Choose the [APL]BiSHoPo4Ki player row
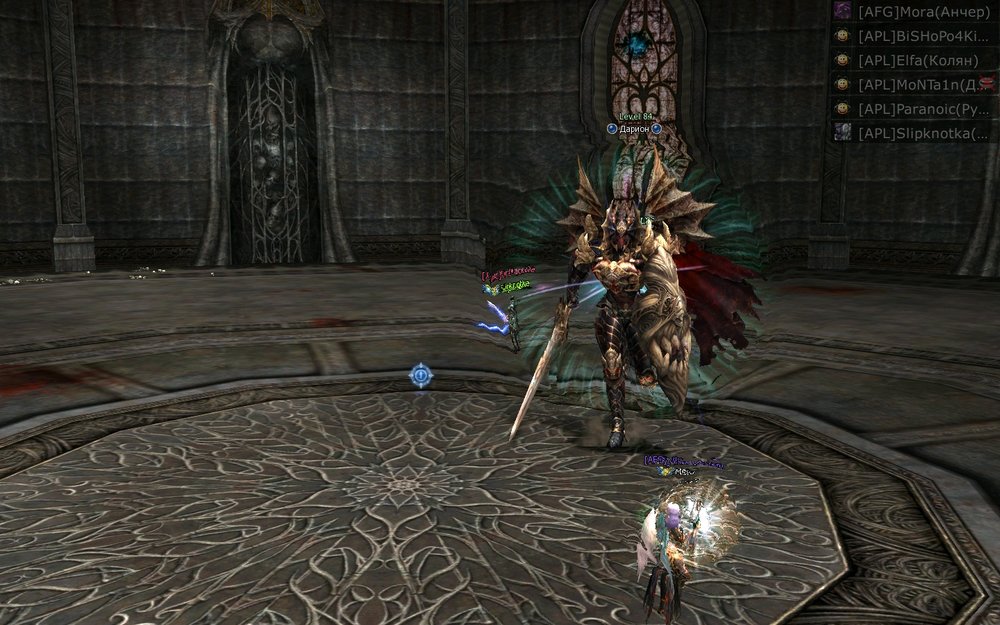 (x=915, y=36)
